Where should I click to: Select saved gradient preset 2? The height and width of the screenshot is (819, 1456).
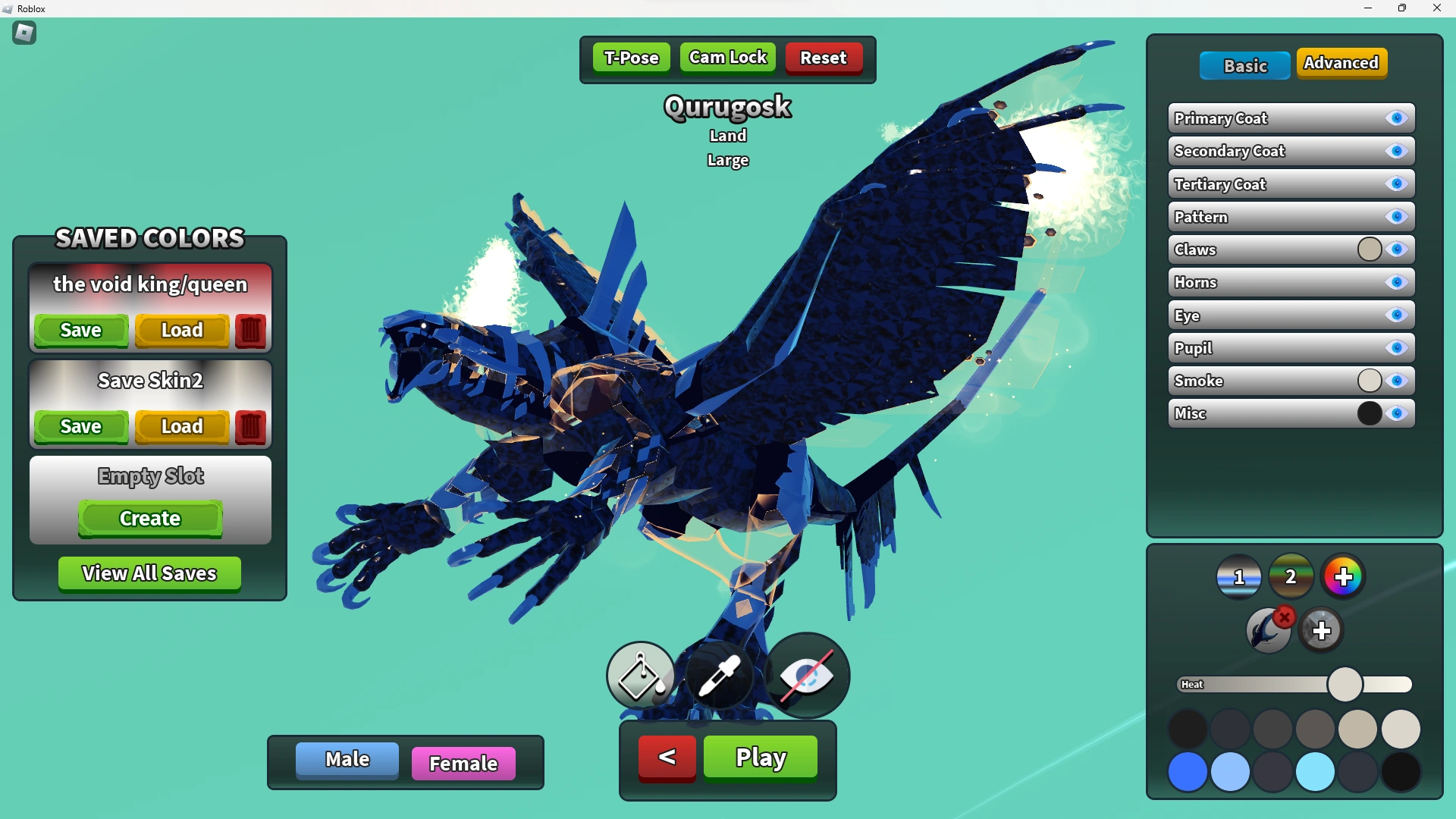coord(1291,576)
